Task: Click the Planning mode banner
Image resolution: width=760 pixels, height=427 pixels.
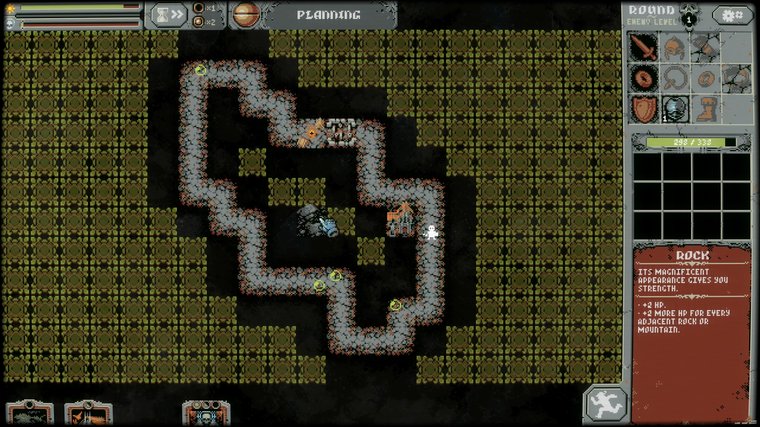Action: click(327, 15)
